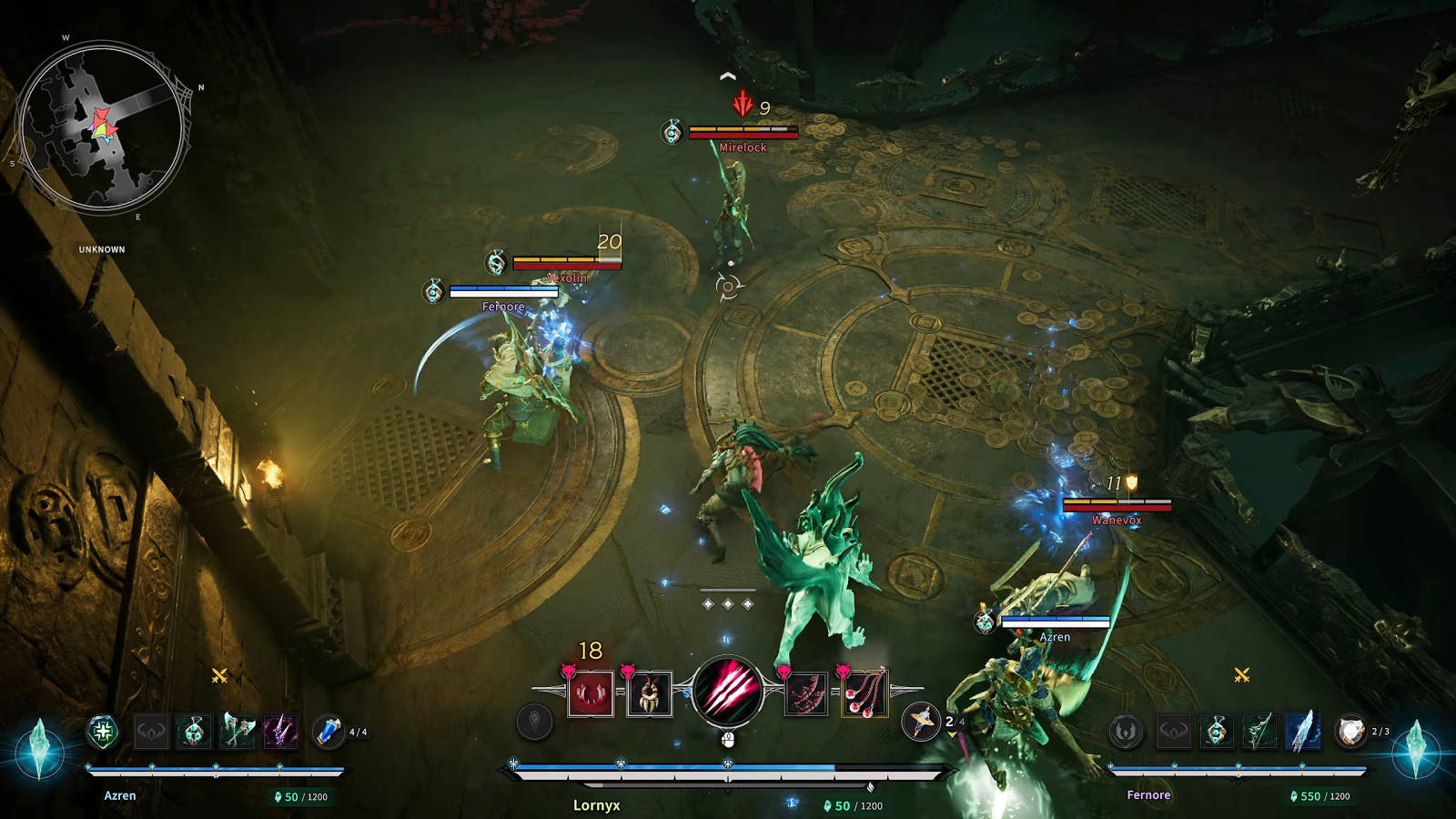Select Fernore's green bow ability
This screenshot has height=819, width=1456.
(x=1259, y=731)
